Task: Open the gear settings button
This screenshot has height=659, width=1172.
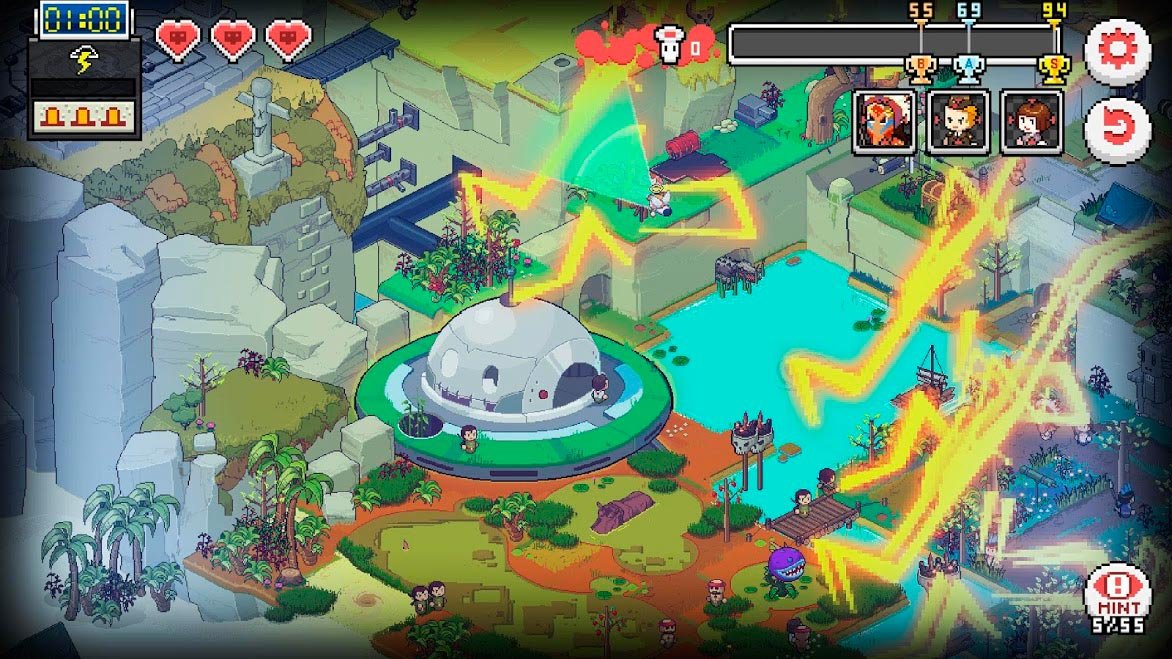Action: [1117, 51]
